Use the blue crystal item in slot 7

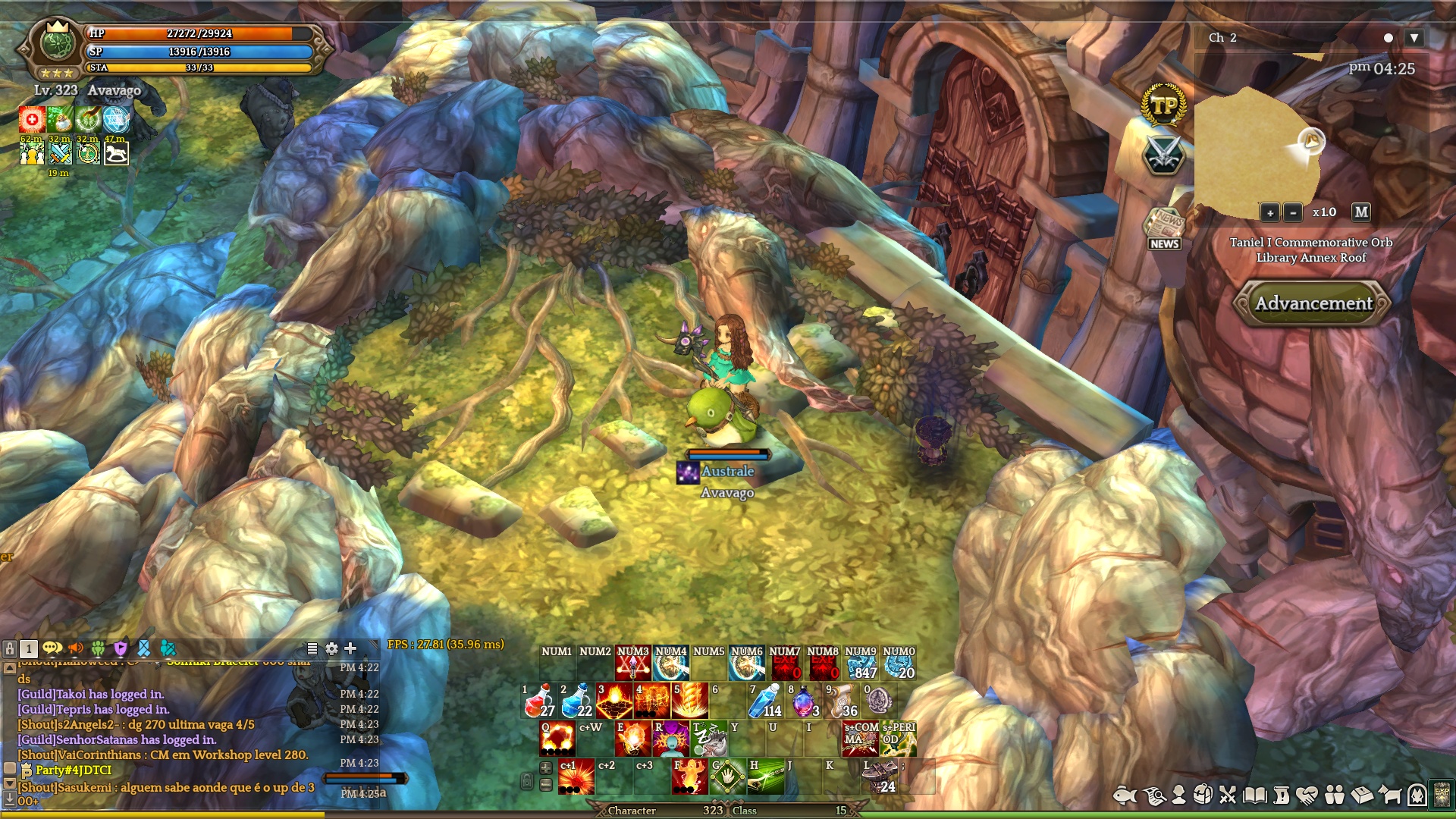pyautogui.click(x=765, y=701)
